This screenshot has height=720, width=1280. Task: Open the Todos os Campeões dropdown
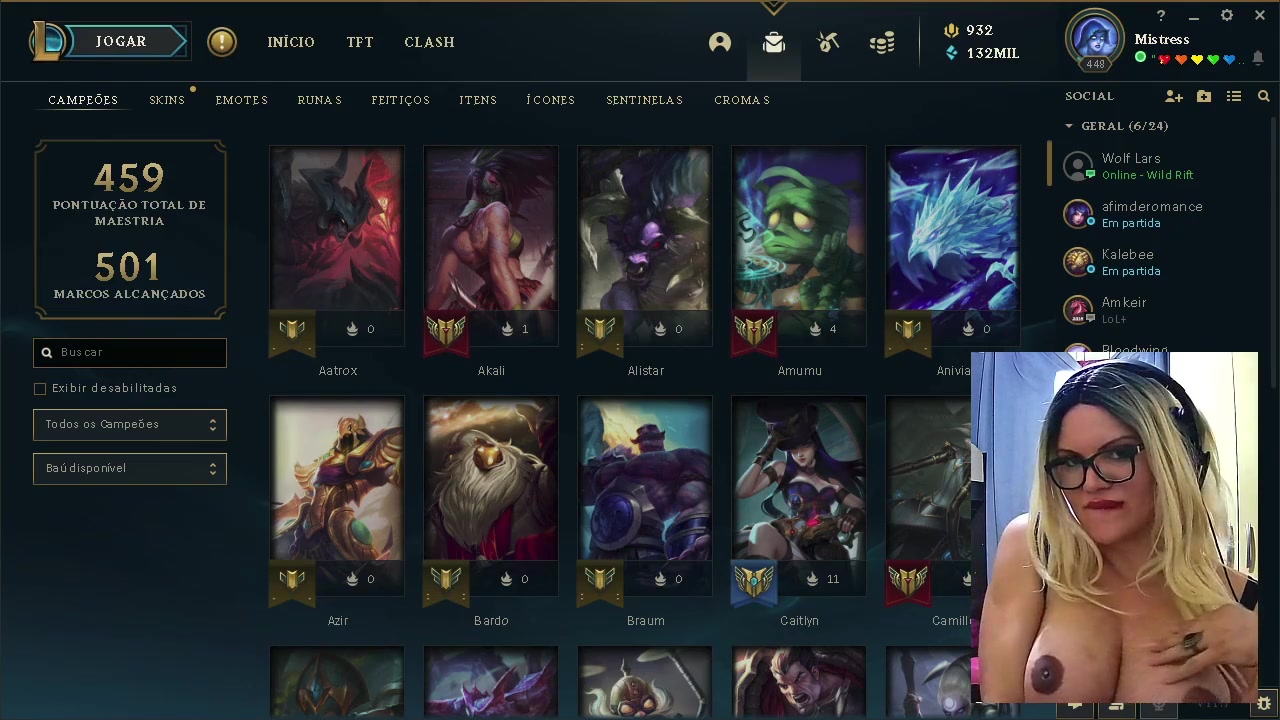point(130,425)
